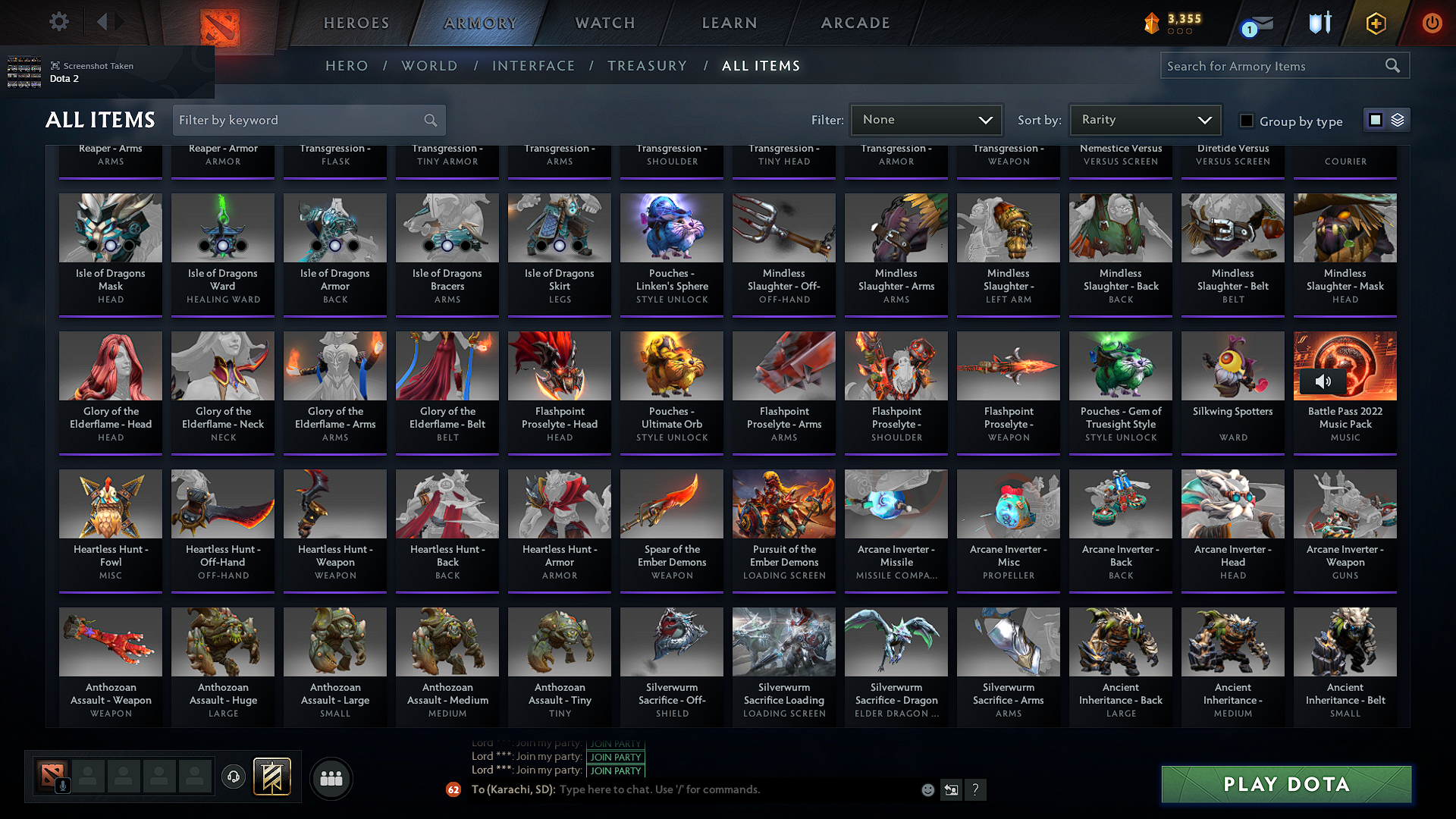Open the TREASURY section
This screenshot has width=1456, height=819.
tap(647, 65)
